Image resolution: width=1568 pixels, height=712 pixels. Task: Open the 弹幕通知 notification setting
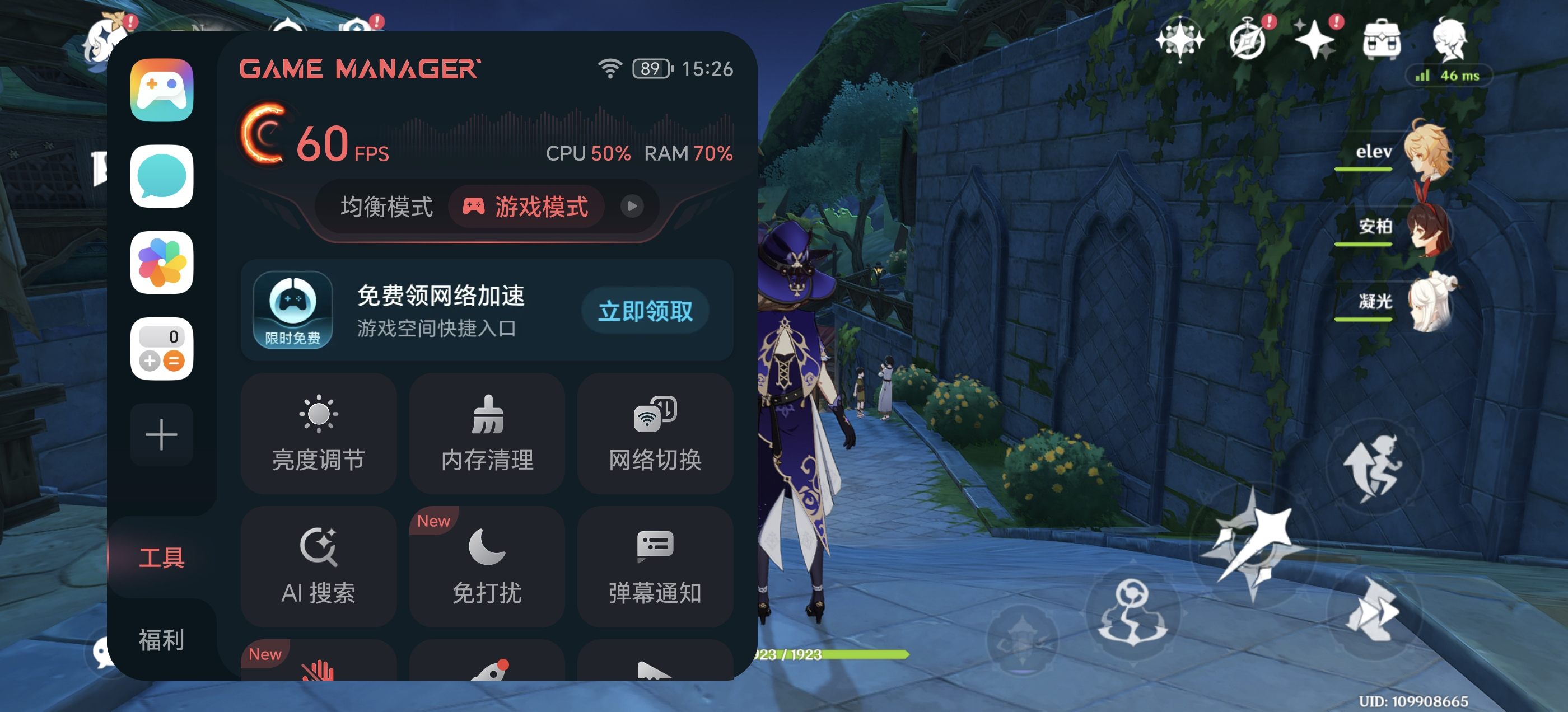pos(655,566)
